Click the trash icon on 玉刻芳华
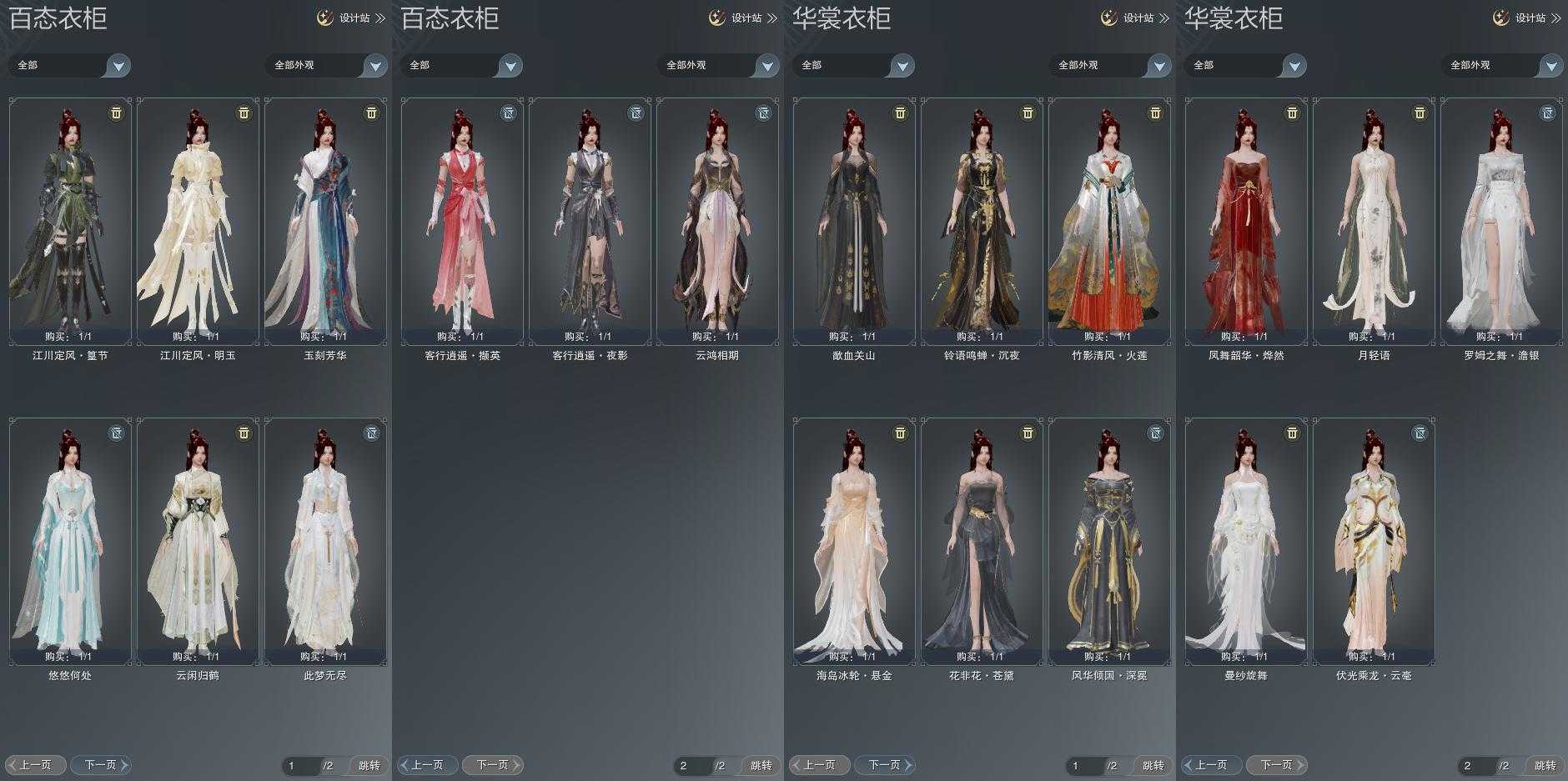The width and height of the screenshot is (1568, 781). pos(371,113)
